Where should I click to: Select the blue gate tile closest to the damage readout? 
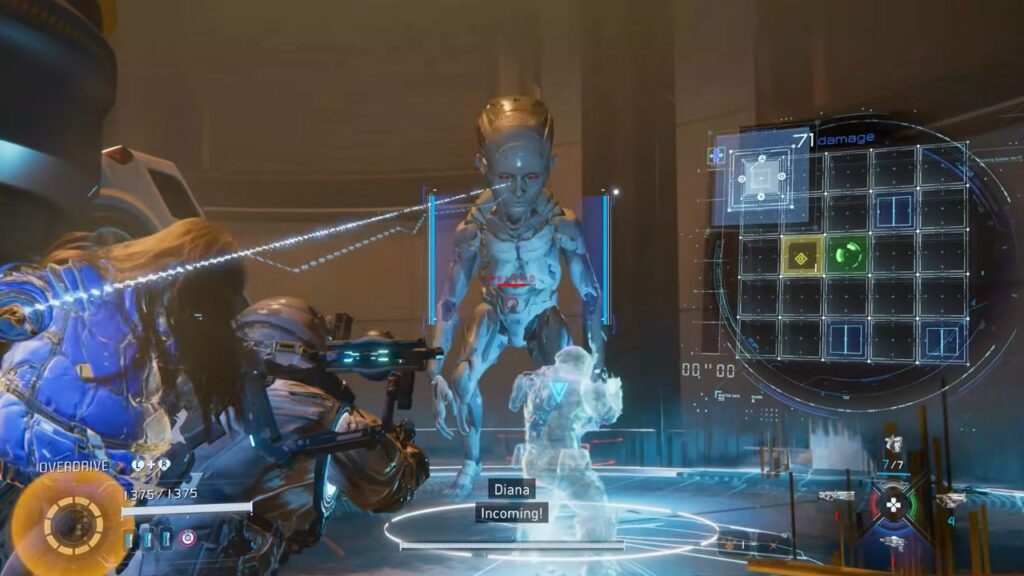894,211
